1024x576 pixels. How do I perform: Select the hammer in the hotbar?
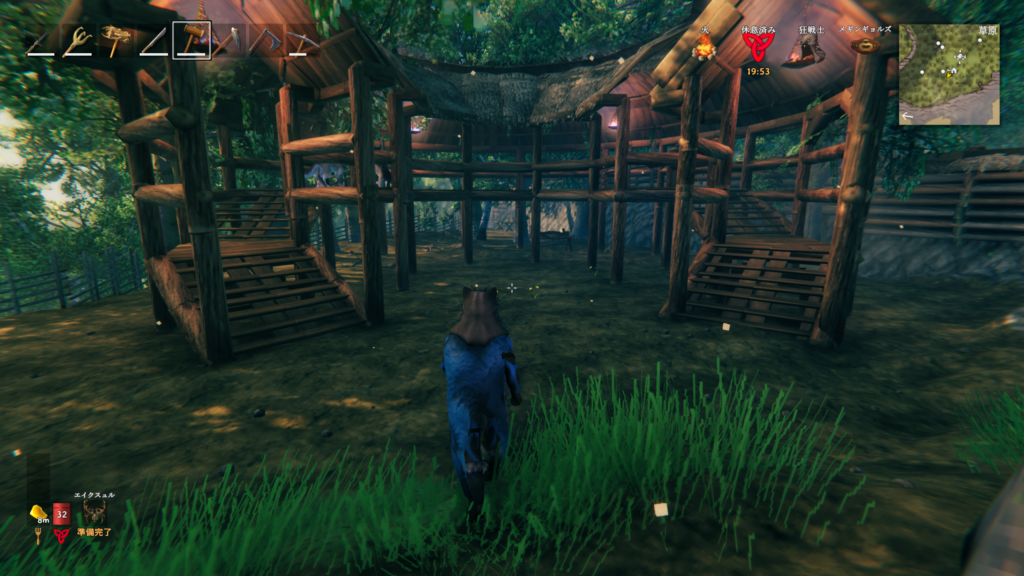[x=191, y=40]
